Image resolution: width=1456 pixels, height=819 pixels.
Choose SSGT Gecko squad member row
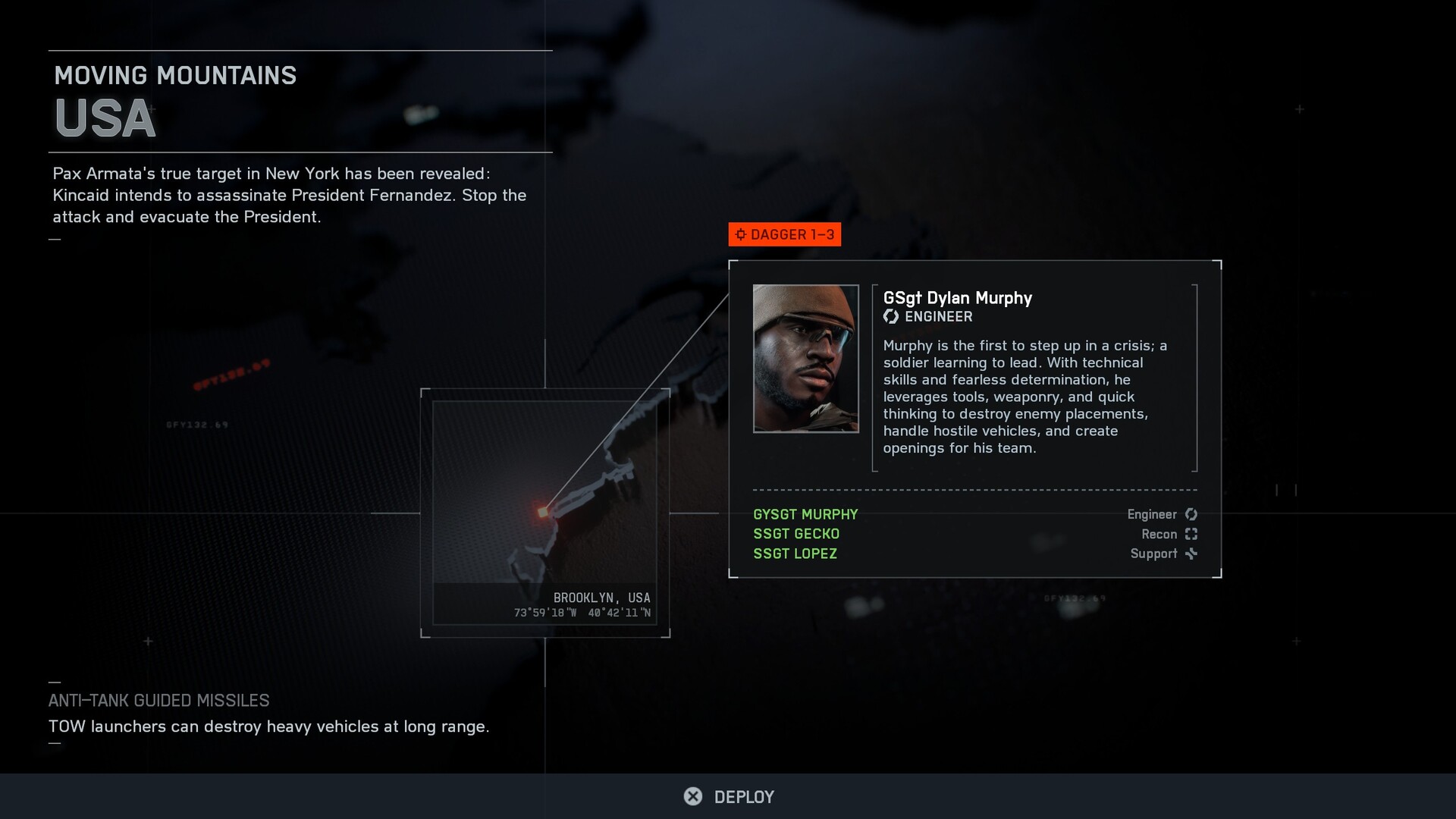click(796, 534)
